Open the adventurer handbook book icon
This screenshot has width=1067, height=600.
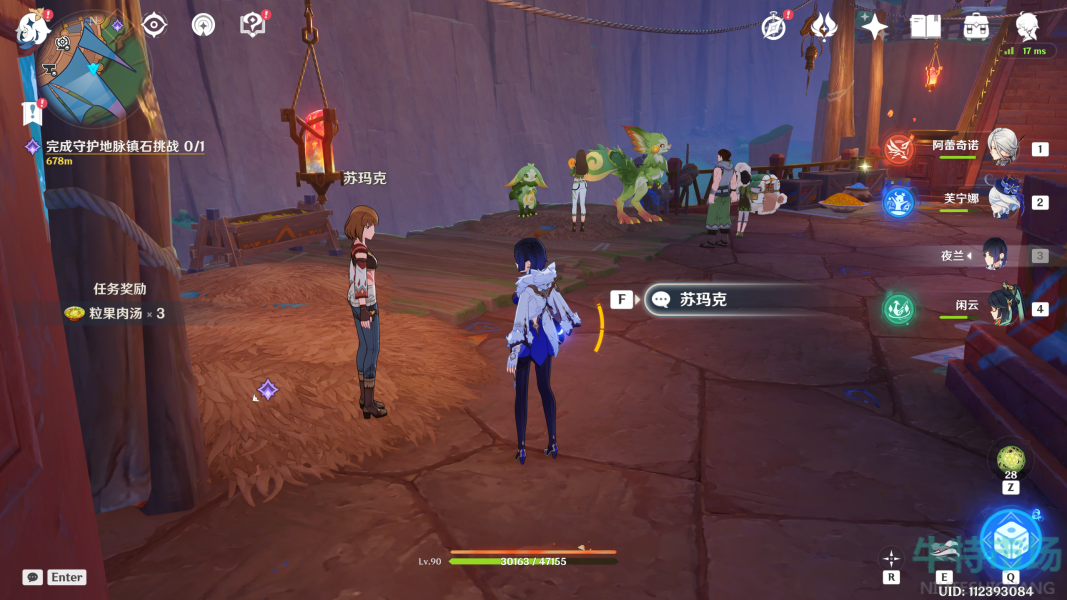click(x=925, y=26)
